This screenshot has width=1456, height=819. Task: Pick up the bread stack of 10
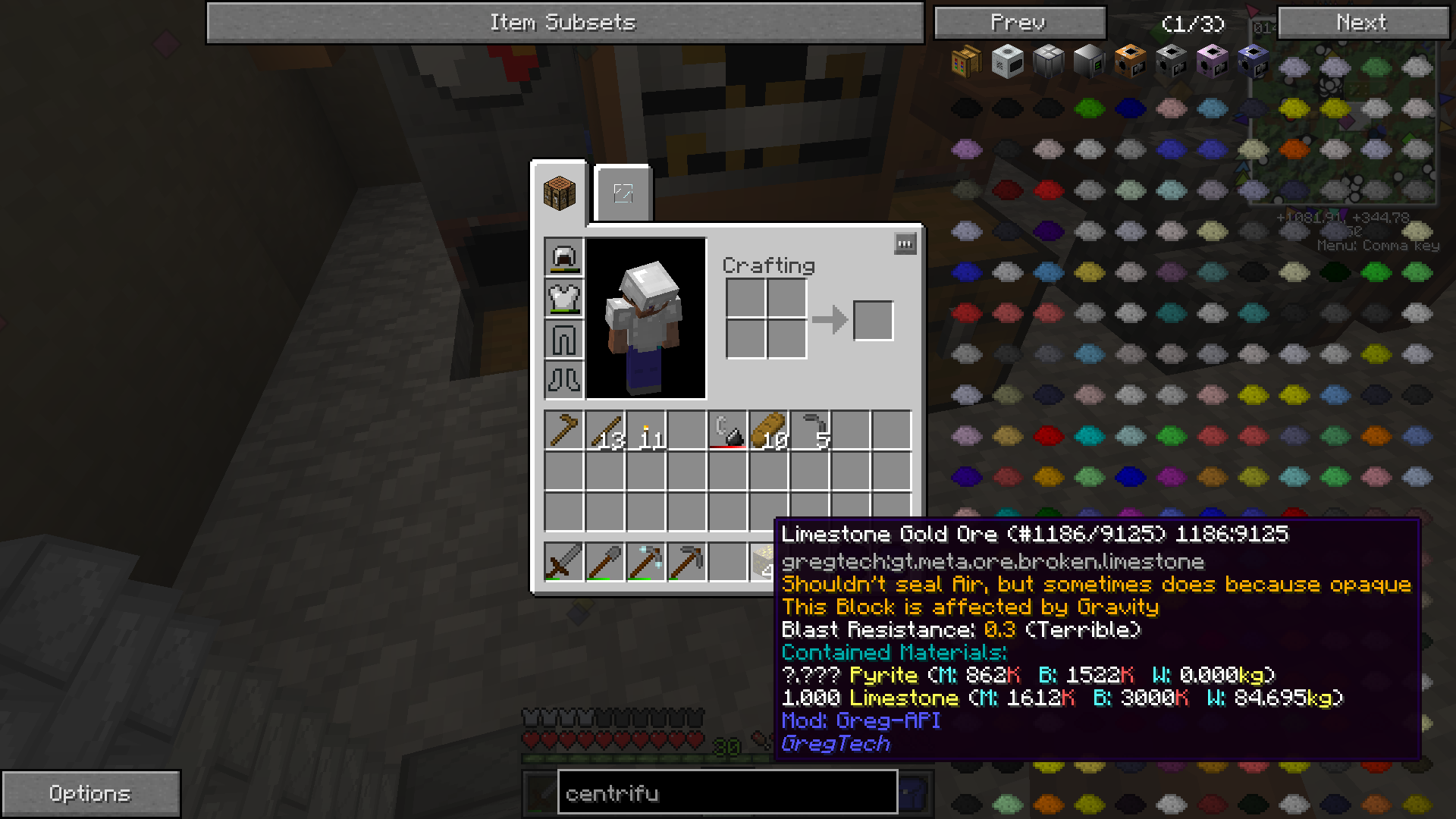pos(768,431)
